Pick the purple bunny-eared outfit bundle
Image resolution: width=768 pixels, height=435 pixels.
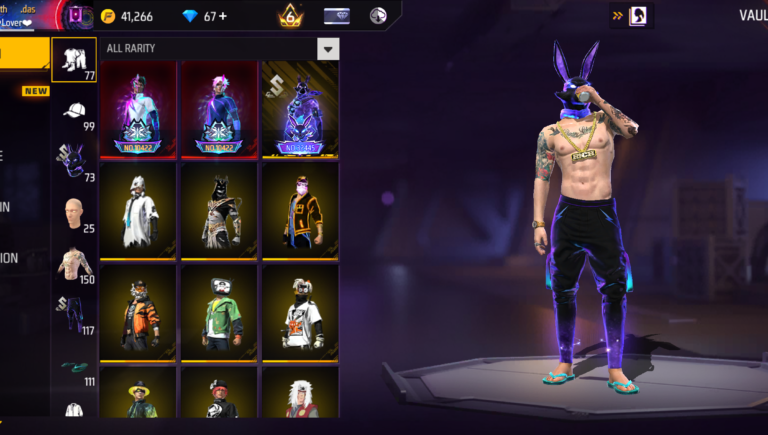[x=299, y=108]
